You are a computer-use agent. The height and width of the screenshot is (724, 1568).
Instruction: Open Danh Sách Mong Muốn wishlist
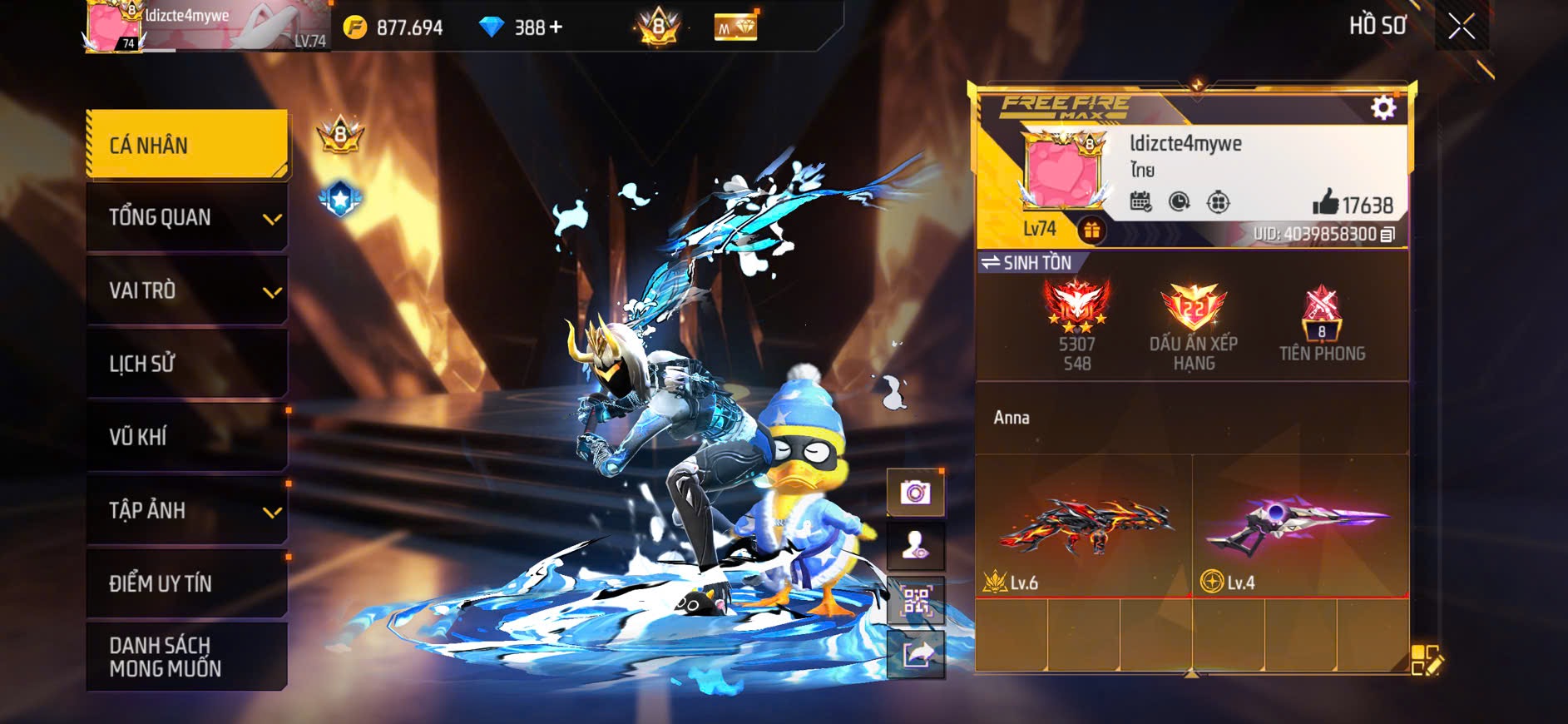(x=187, y=657)
